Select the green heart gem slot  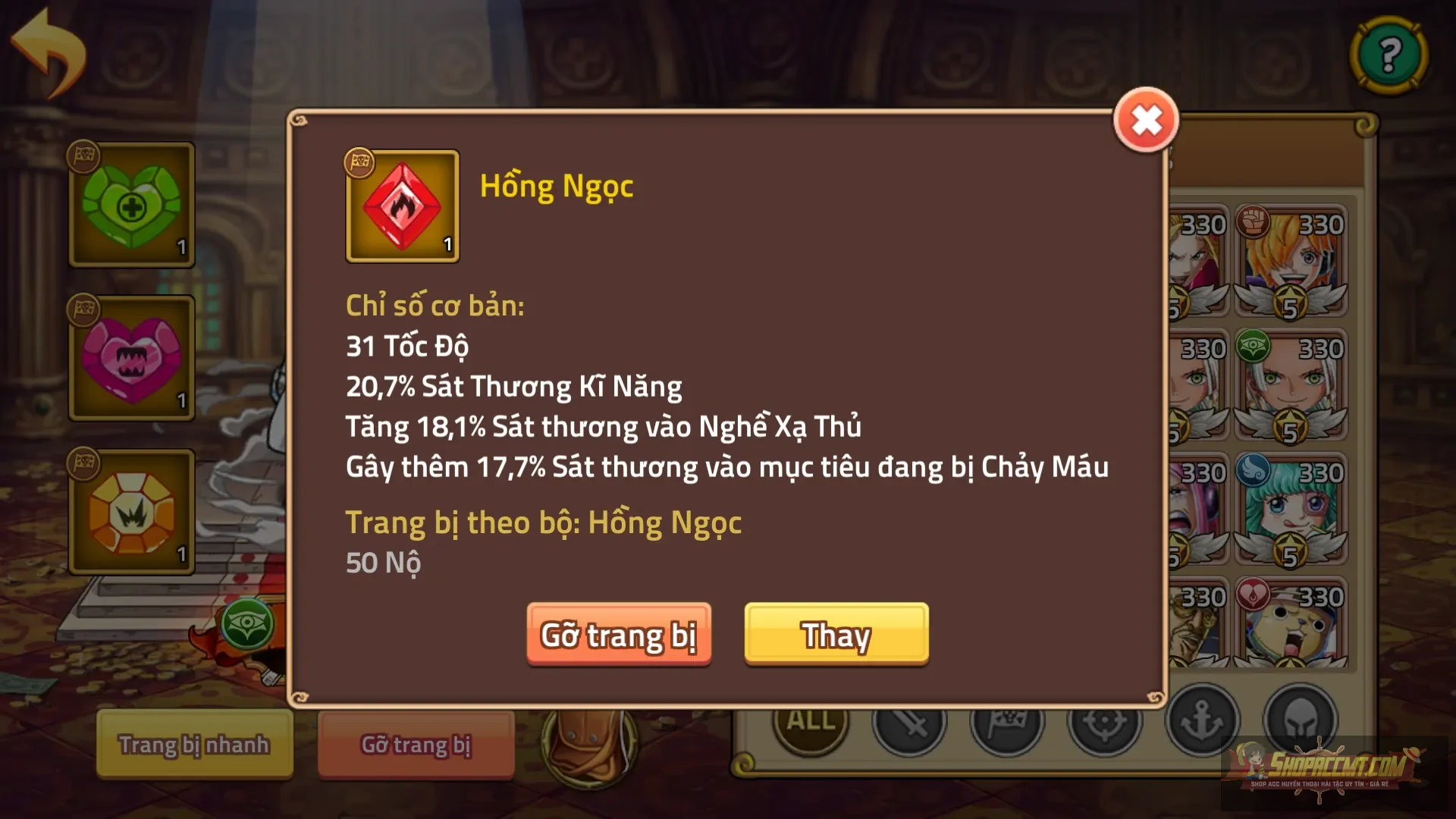(x=132, y=206)
